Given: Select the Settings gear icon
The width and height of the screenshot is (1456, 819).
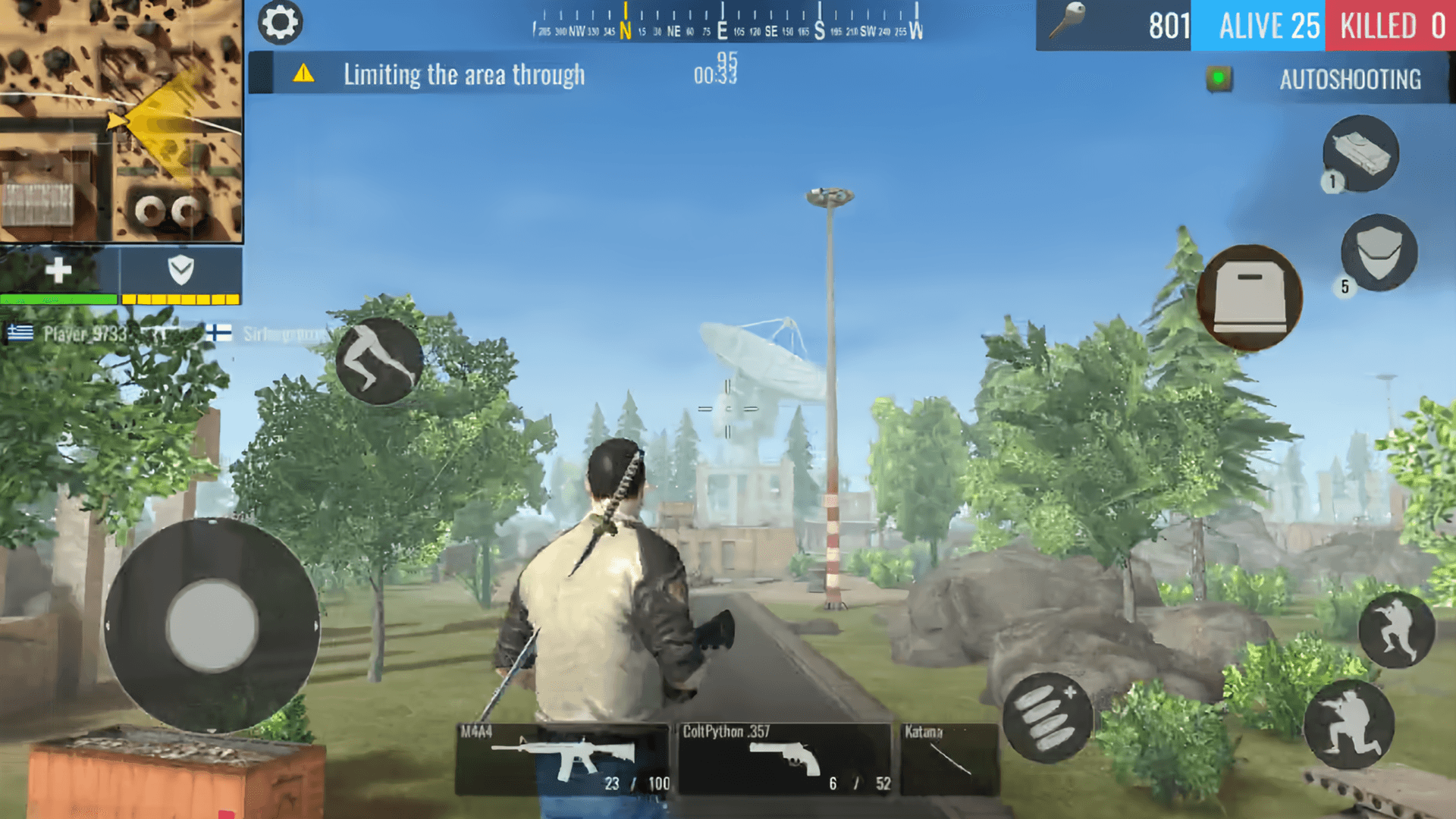Looking at the screenshot, I should click(281, 23).
